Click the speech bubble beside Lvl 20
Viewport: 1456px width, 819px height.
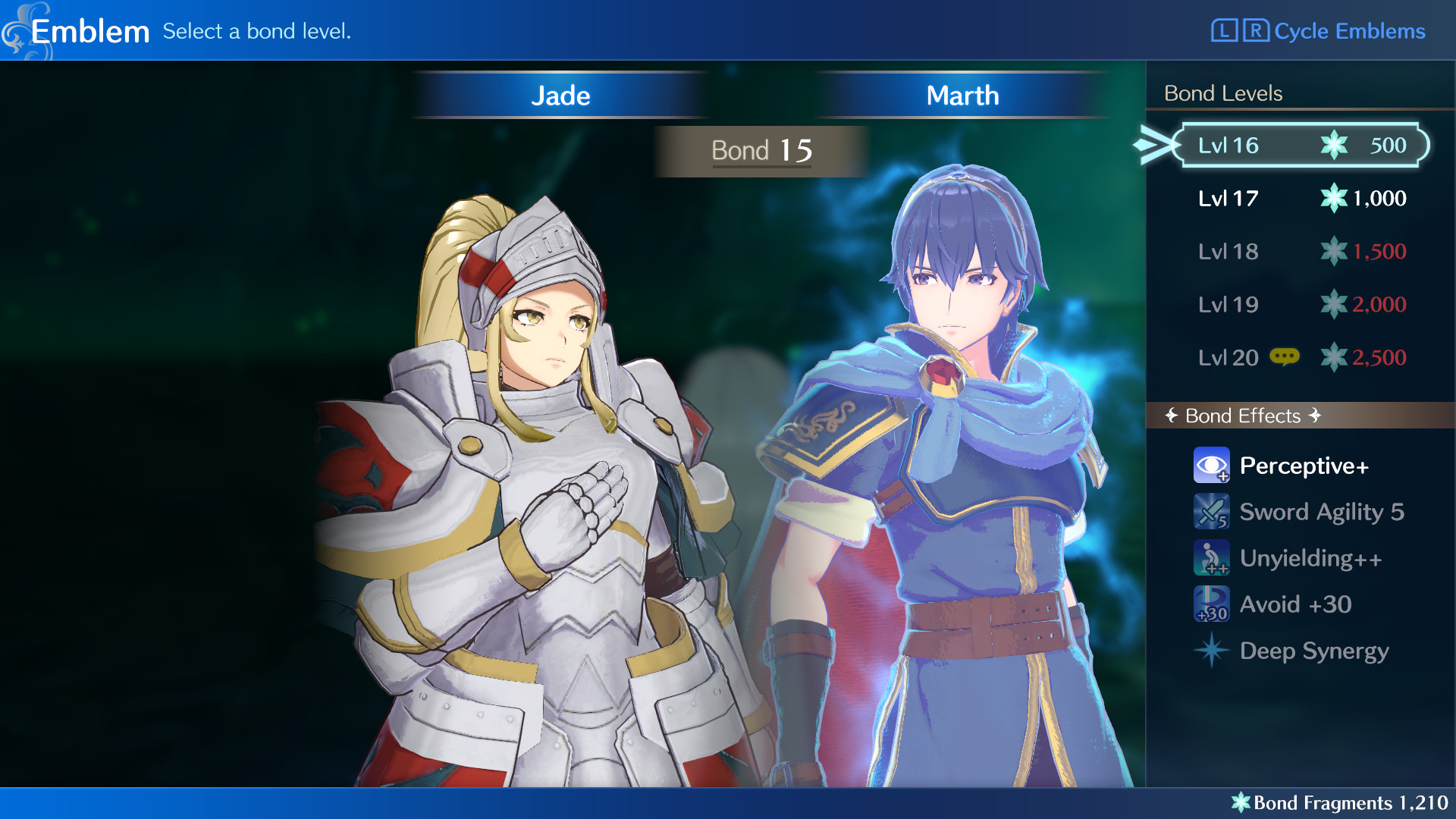1285,356
